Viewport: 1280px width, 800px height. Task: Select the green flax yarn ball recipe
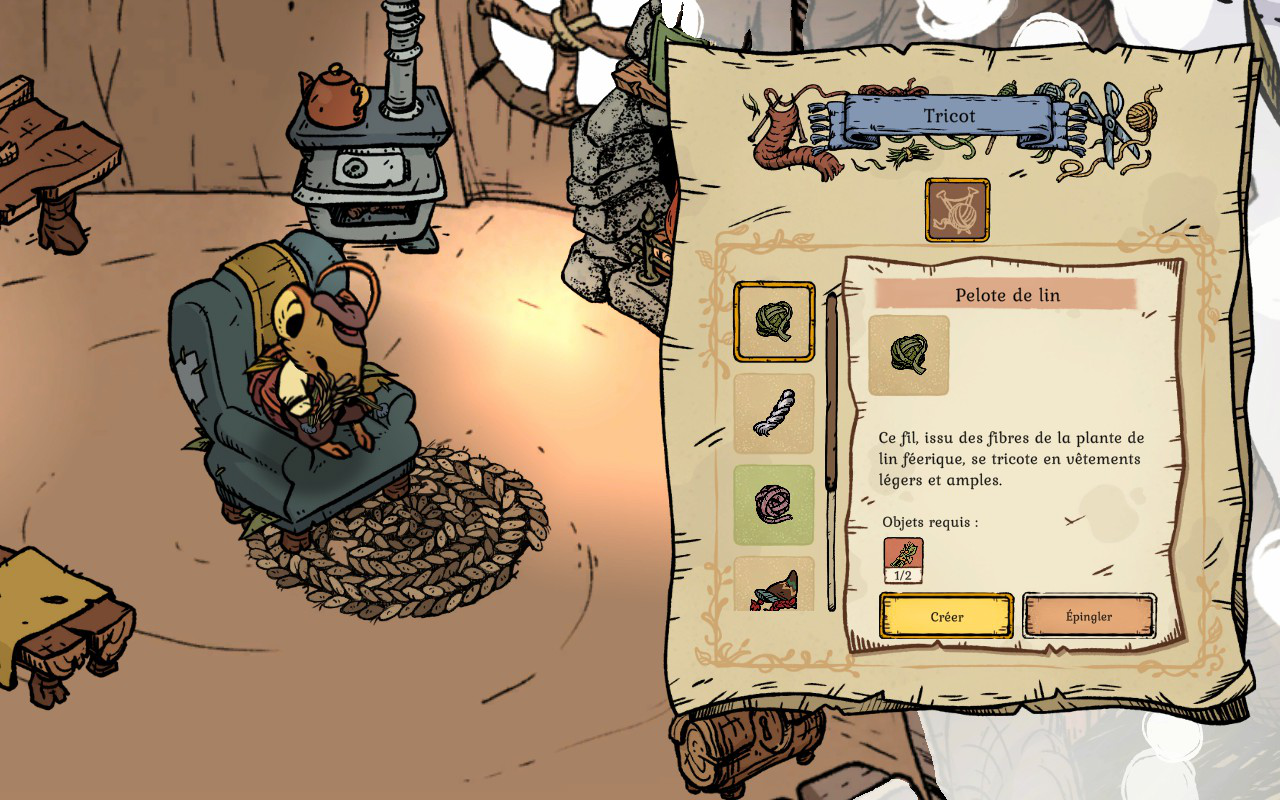(774, 322)
